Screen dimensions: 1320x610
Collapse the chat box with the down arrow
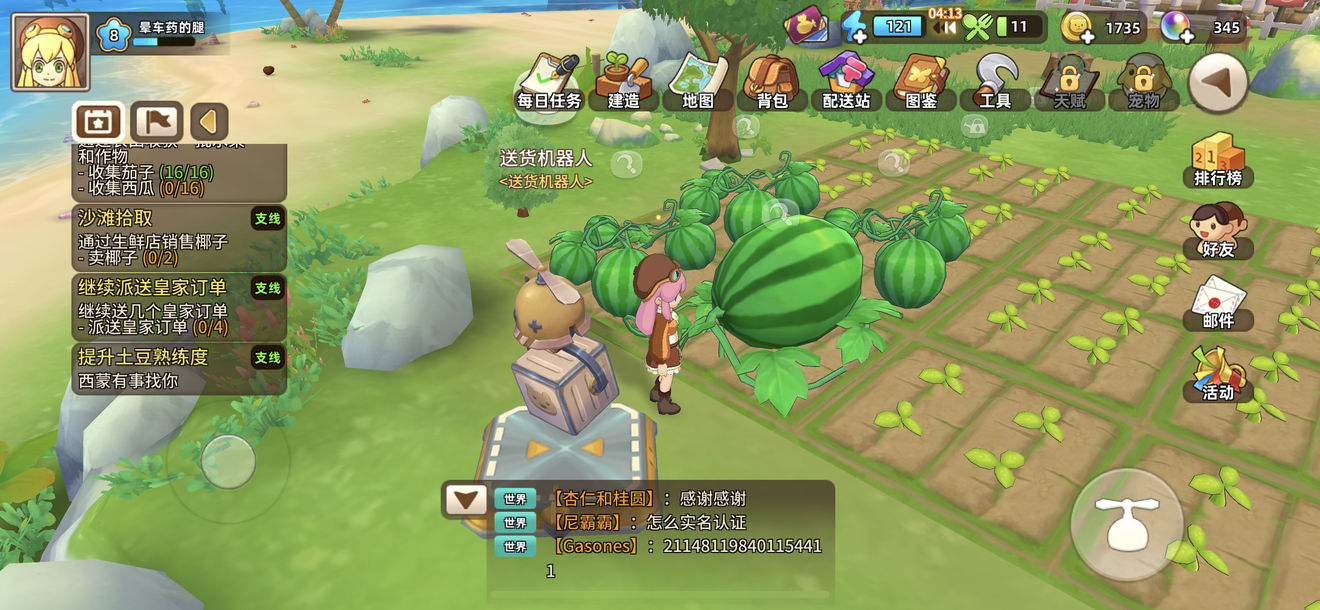[465, 499]
